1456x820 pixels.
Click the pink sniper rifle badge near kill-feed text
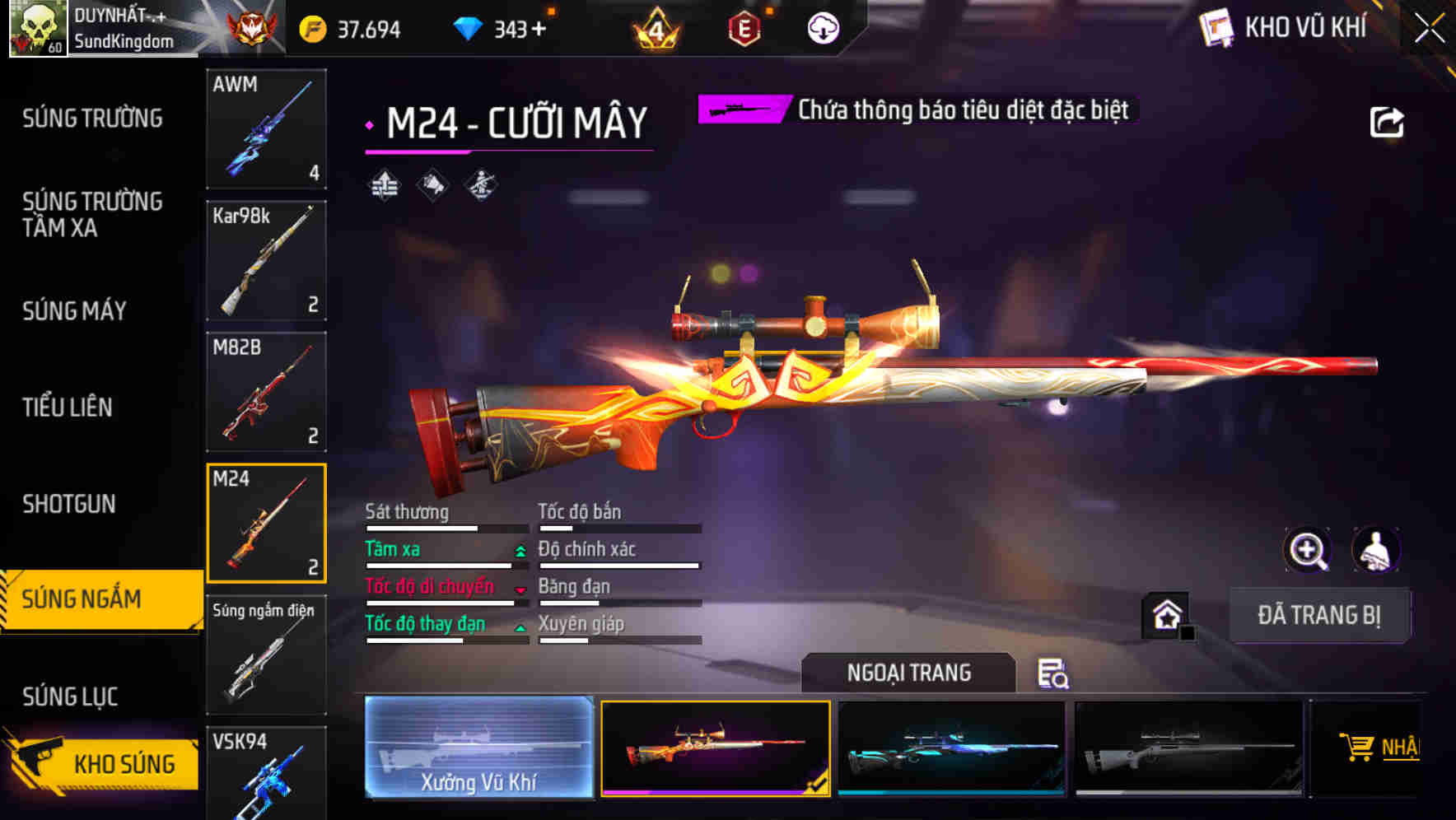(740, 108)
